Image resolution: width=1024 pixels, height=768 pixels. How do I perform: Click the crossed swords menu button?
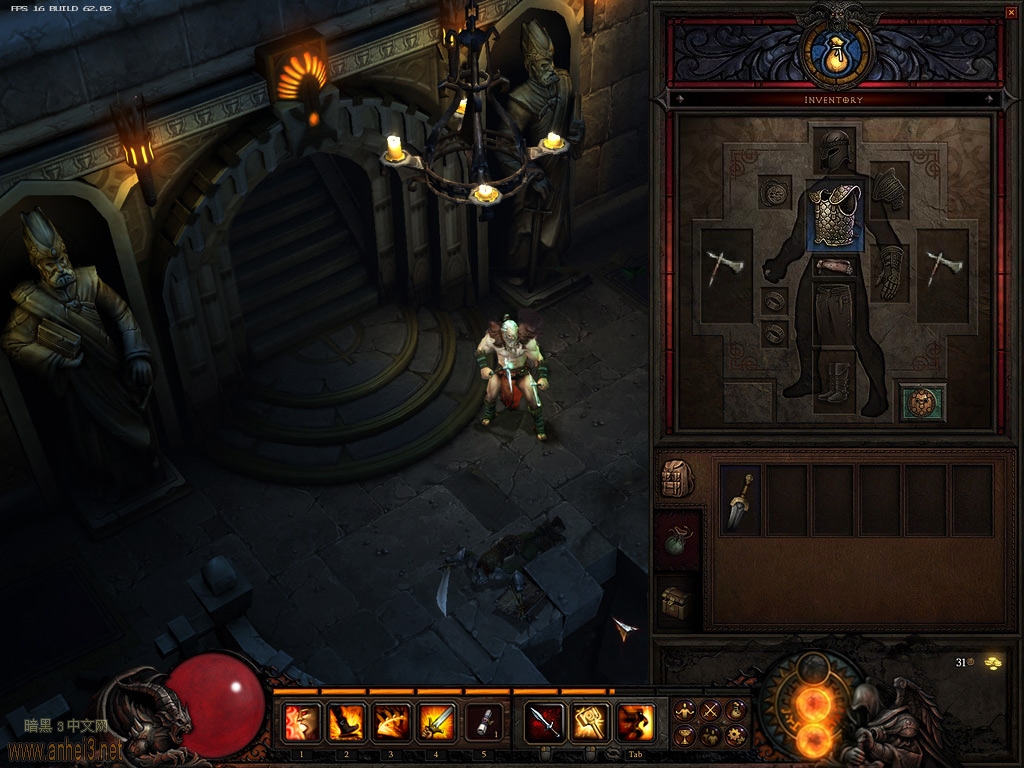[x=710, y=711]
